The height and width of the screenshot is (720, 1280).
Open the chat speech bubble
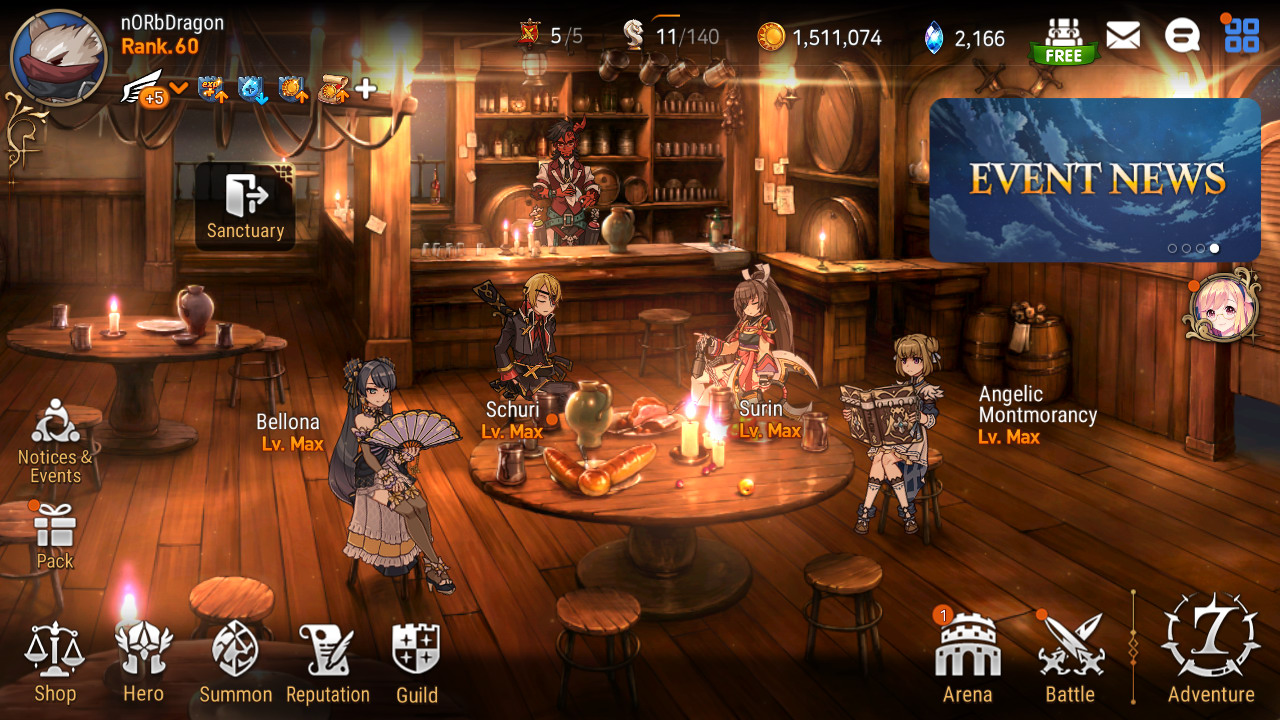(1182, 37)
